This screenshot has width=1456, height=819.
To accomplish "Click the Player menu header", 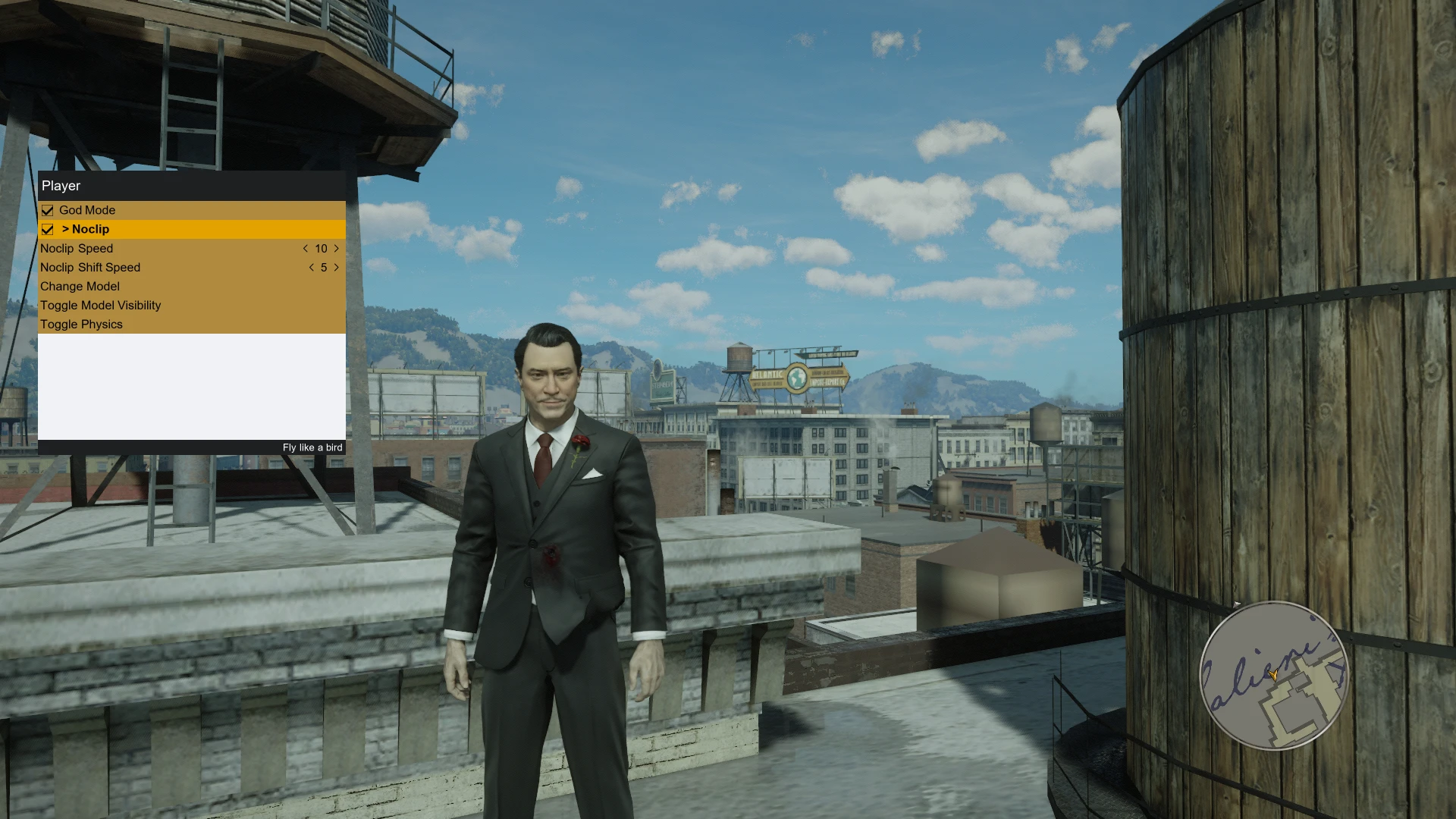I will point(61,186).
